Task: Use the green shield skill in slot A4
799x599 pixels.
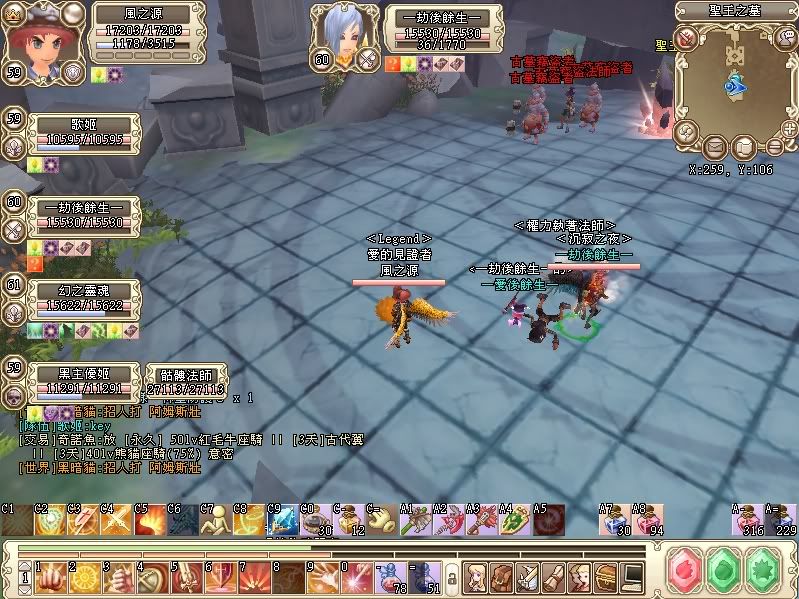Action: point(514,520)
